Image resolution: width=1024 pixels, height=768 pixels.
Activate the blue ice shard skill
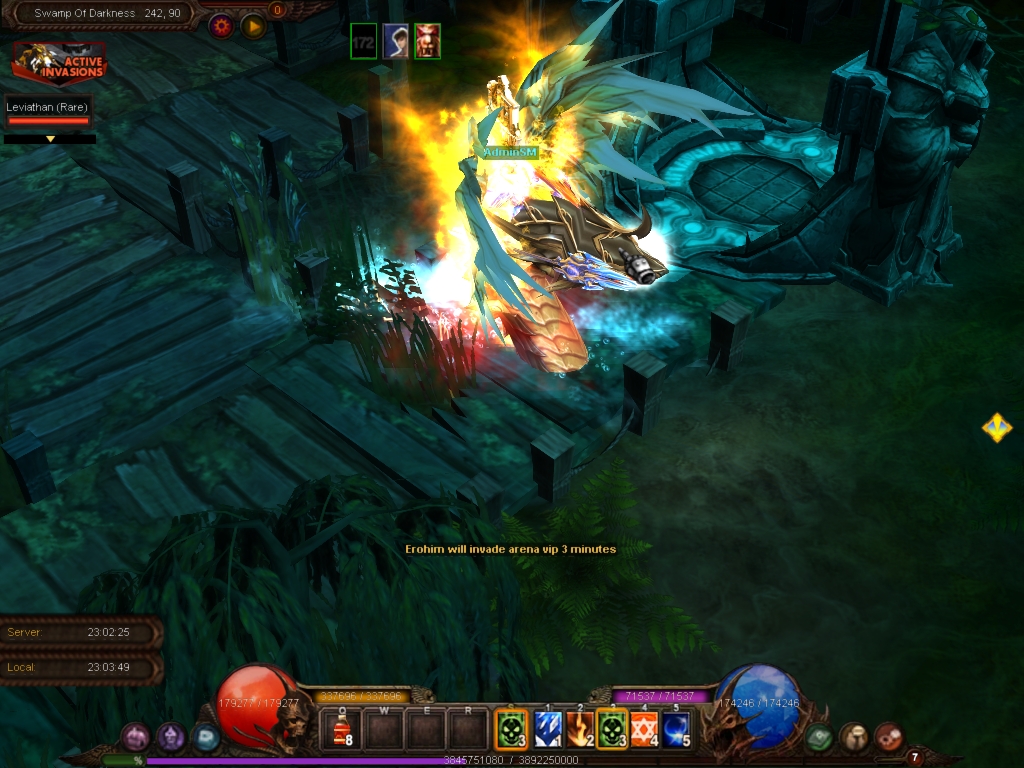(x=546, y=730)
